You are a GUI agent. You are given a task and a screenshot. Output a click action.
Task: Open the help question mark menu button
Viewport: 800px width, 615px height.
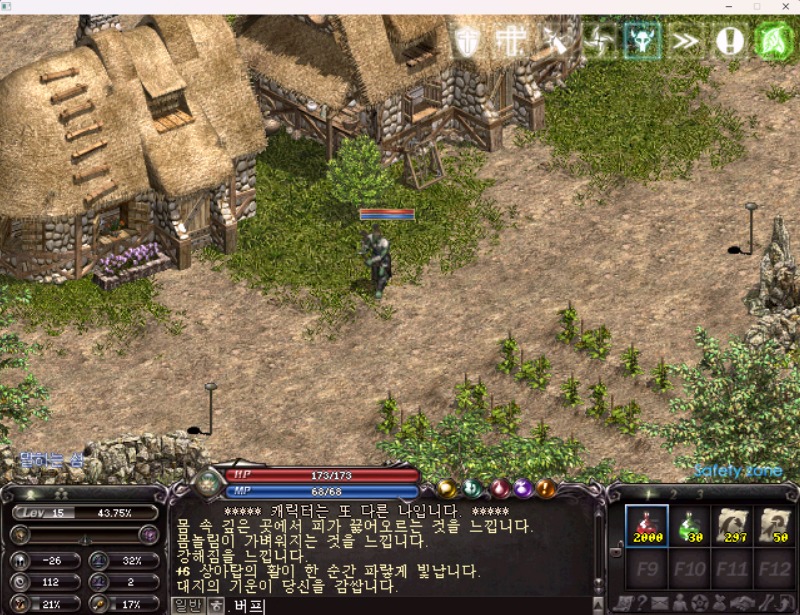coord(641,603)
